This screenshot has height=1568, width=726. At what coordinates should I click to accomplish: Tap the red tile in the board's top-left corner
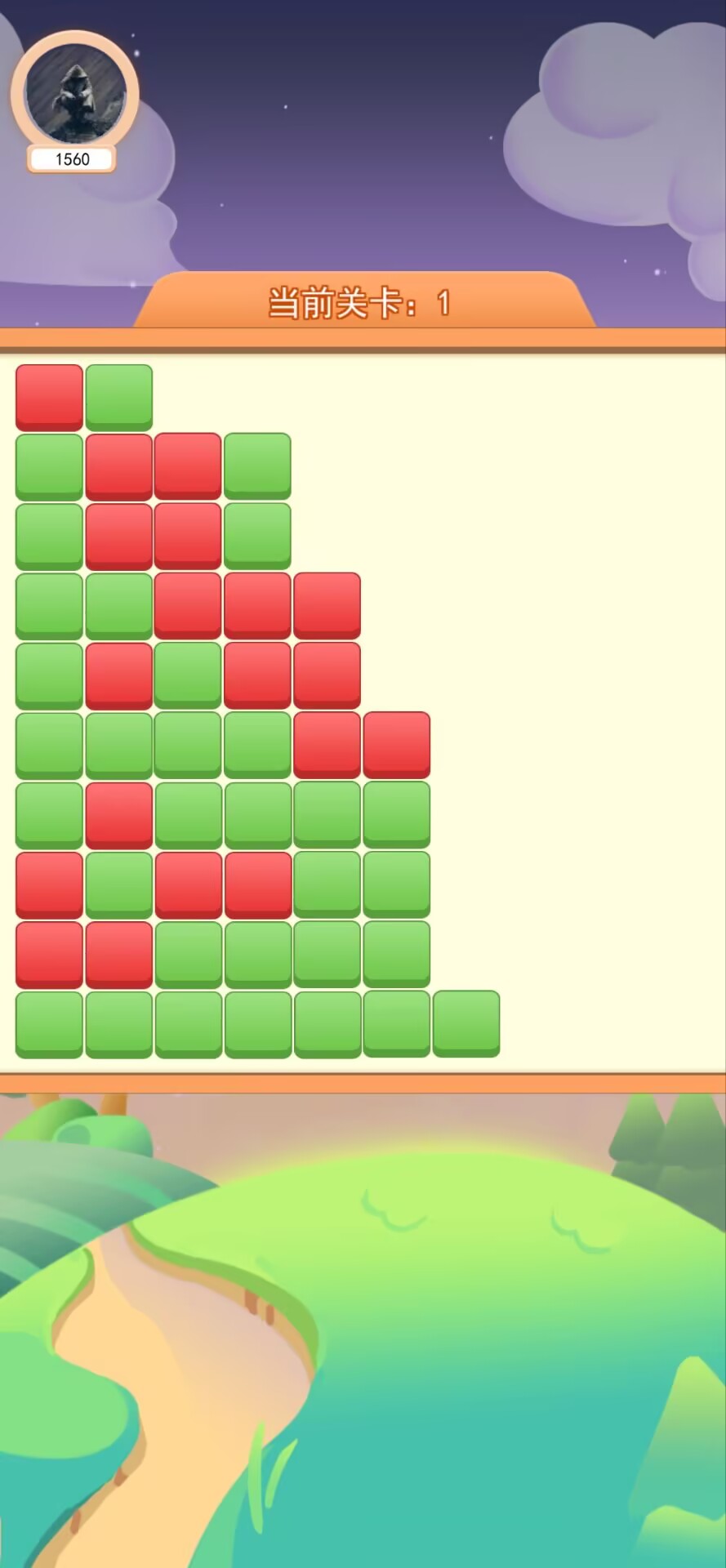point(49,397)
